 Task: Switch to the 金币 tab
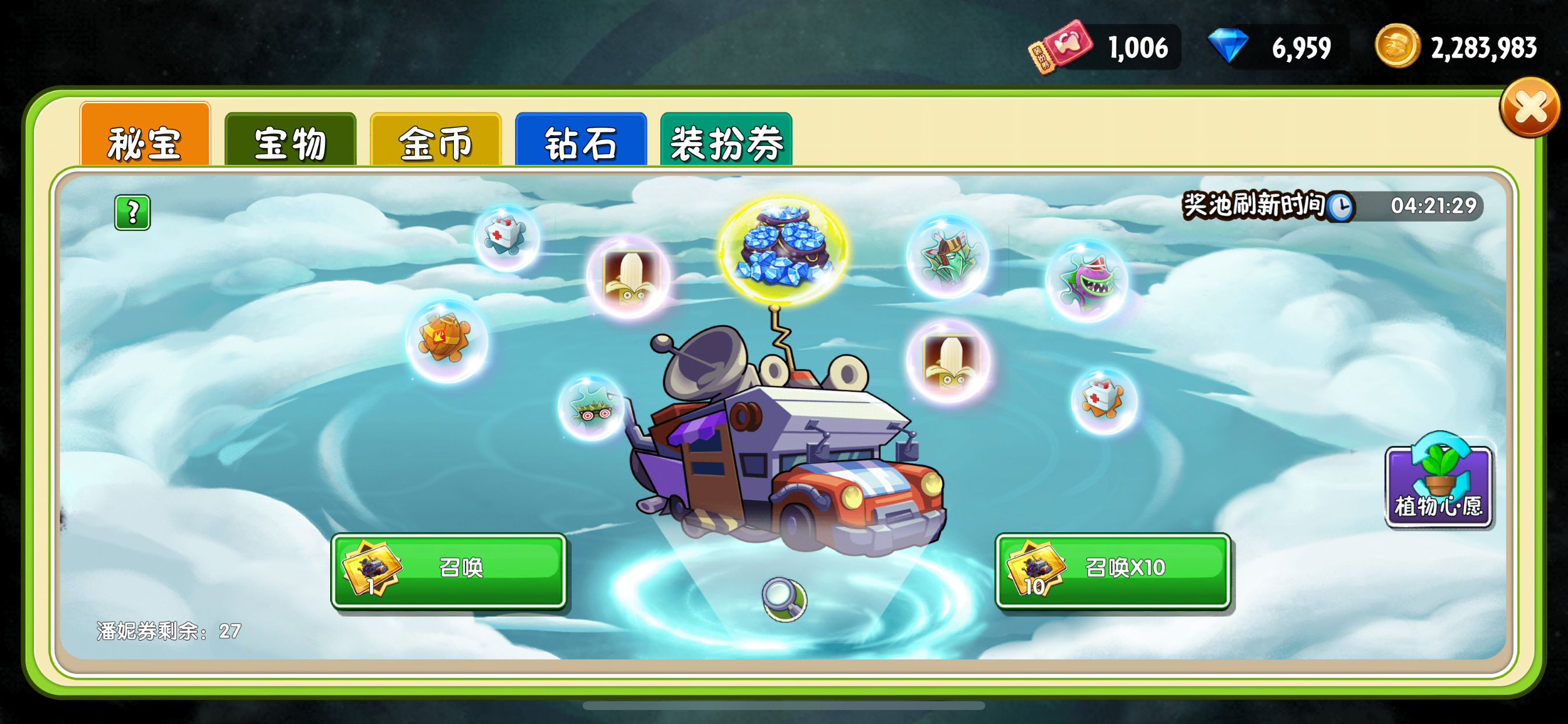click(x=435, y=141)
